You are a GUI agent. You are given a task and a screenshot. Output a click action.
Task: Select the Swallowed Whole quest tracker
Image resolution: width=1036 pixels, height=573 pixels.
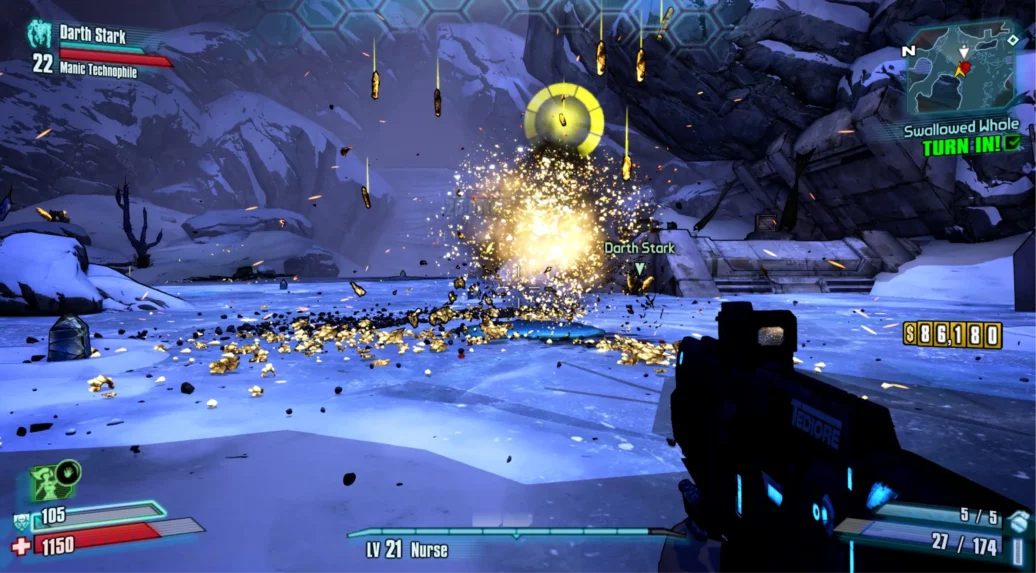(x=961, y=128)
